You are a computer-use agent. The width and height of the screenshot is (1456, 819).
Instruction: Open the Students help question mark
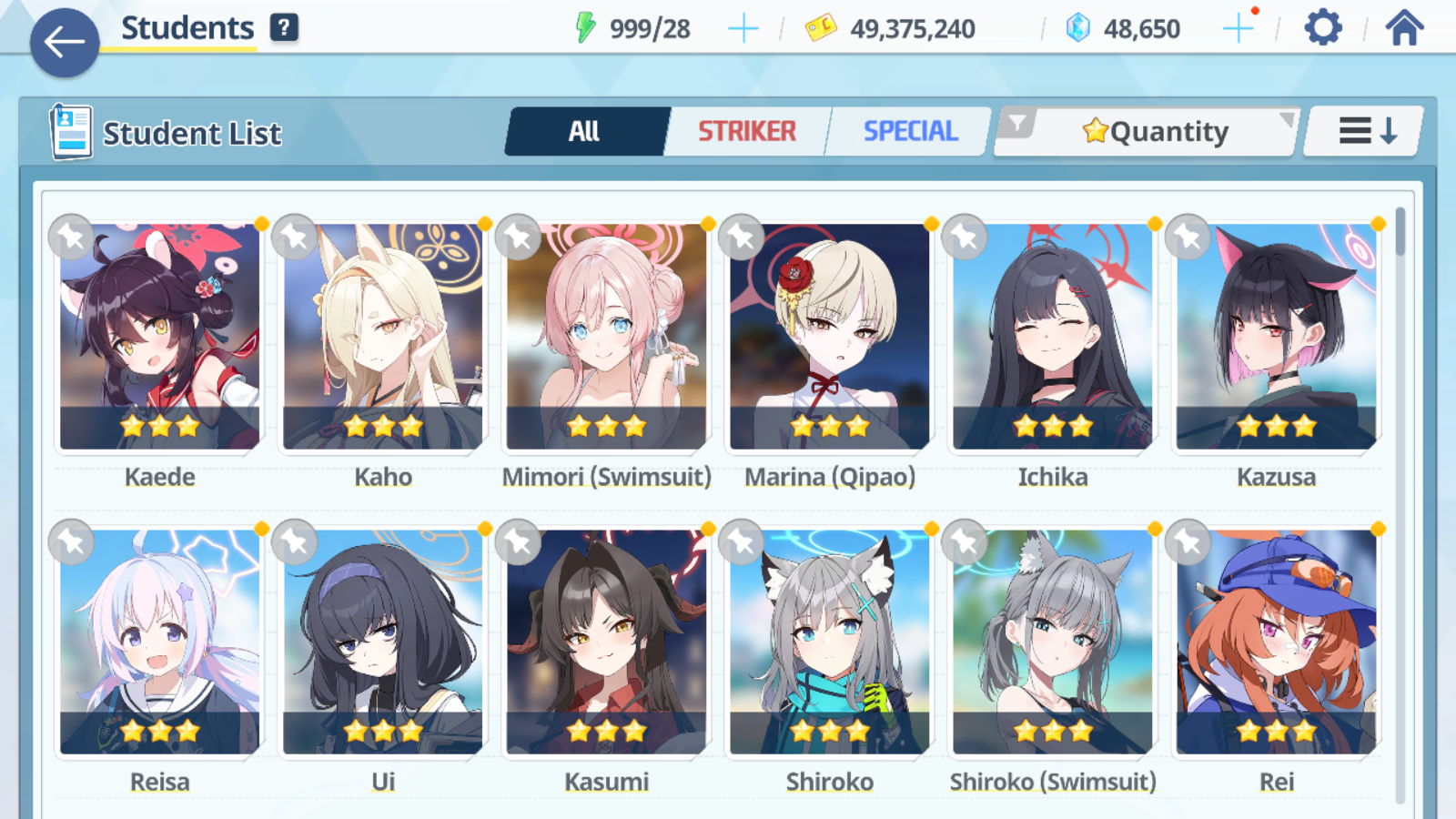(x=284, y=27)
